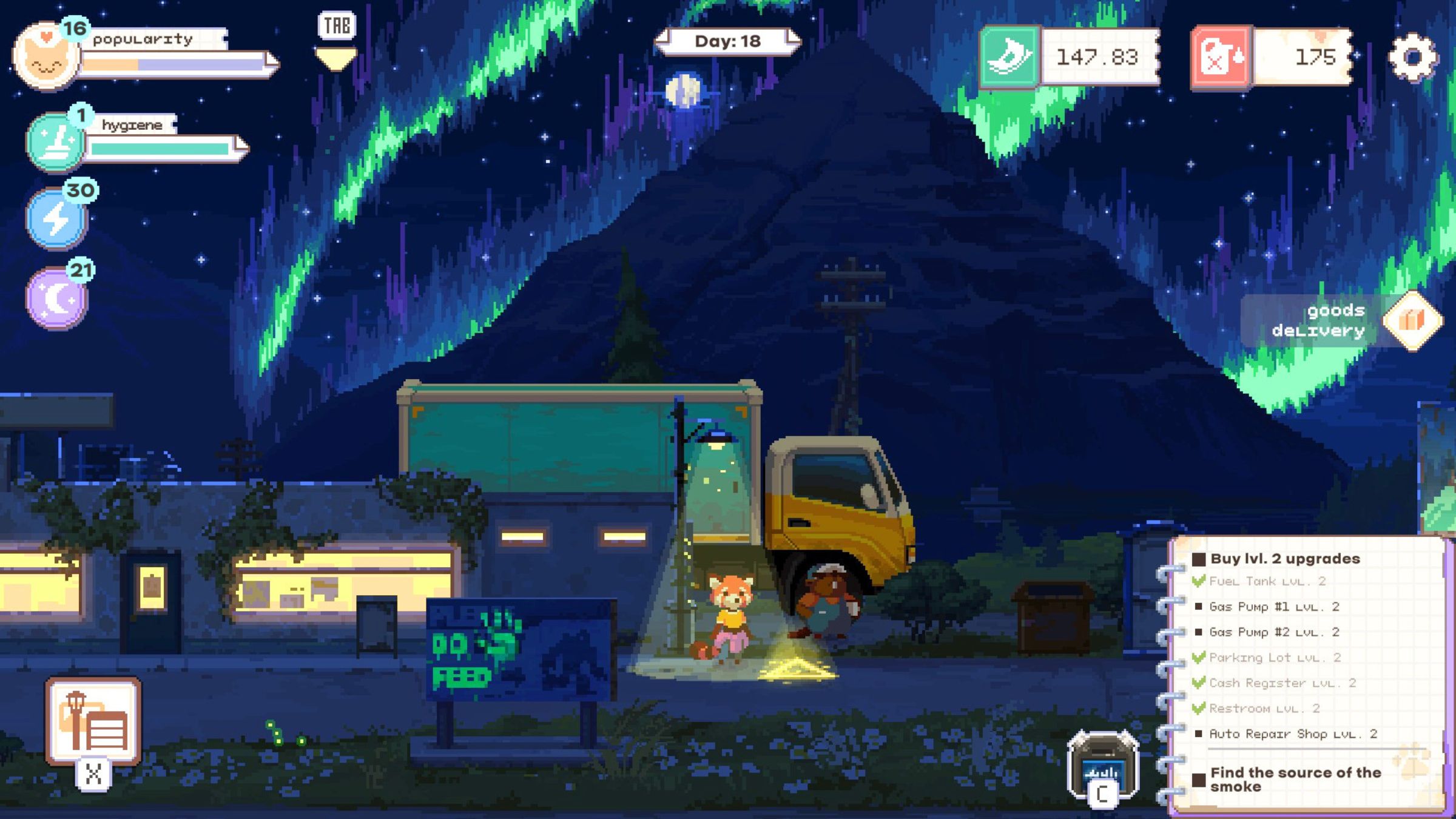Click the Gas Pump #1 Lvl. 2 objective

tap(1273, 607)
